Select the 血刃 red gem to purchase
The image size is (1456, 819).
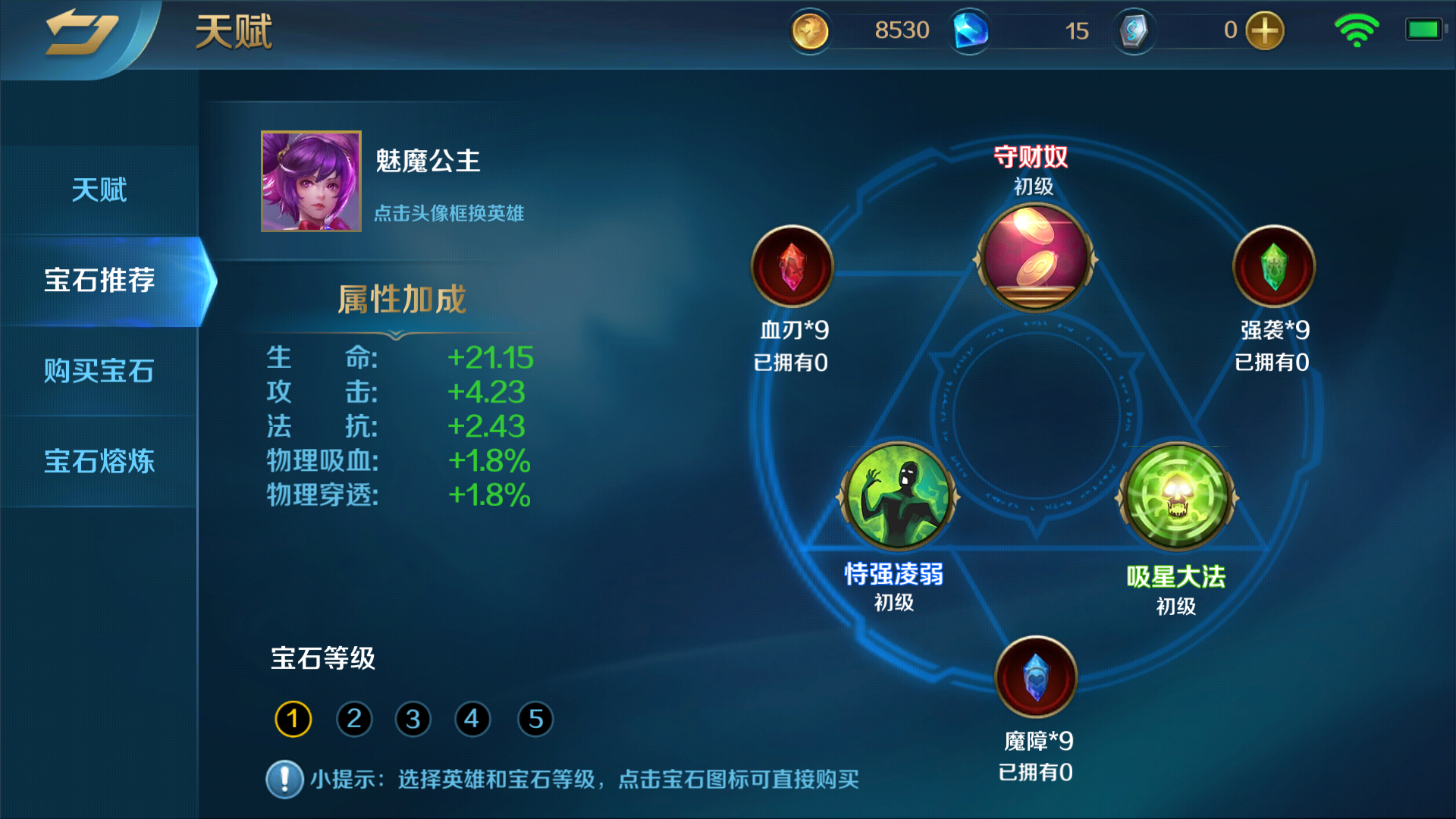pos(792,266)
